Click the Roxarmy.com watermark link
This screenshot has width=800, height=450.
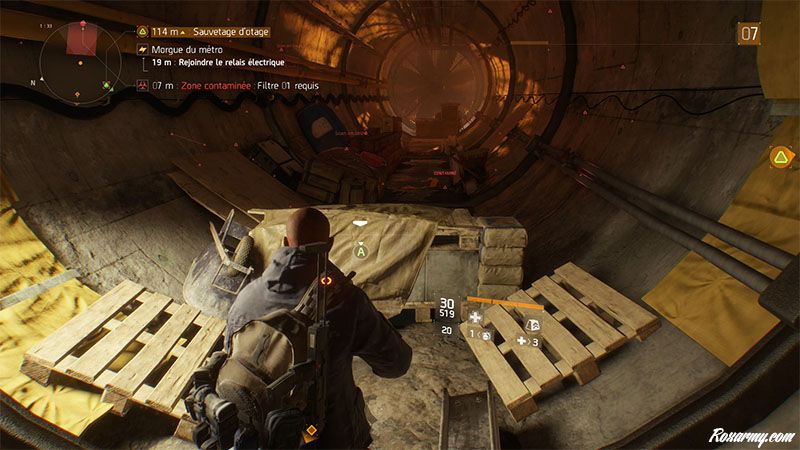(752, 437)
